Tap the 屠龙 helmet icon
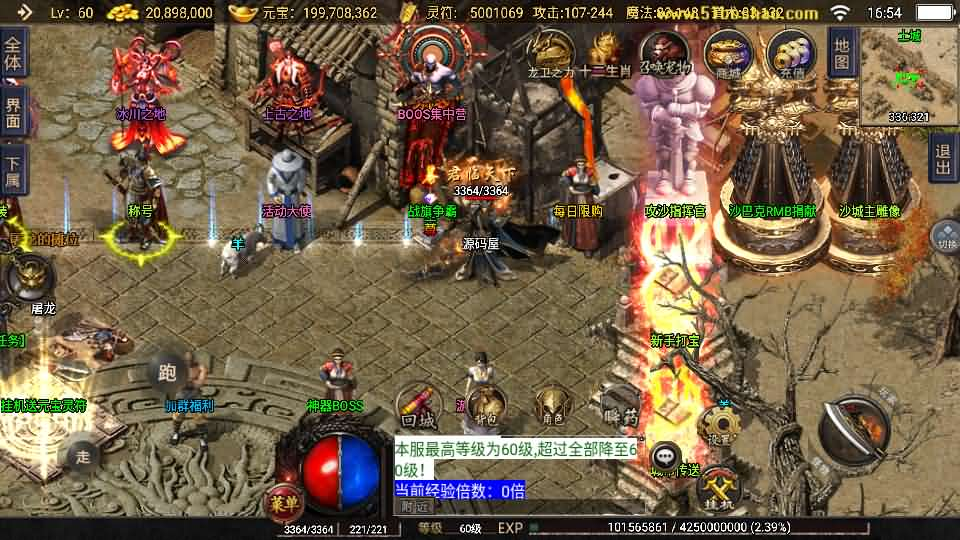This screenshot has width=960, height=540. coord(27,279)
